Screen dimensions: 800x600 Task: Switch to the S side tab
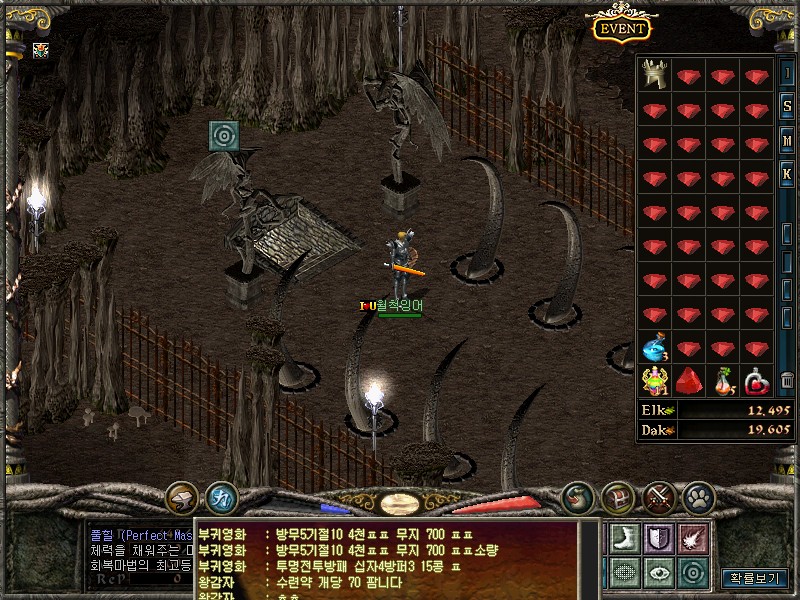[x=788, y=107]
